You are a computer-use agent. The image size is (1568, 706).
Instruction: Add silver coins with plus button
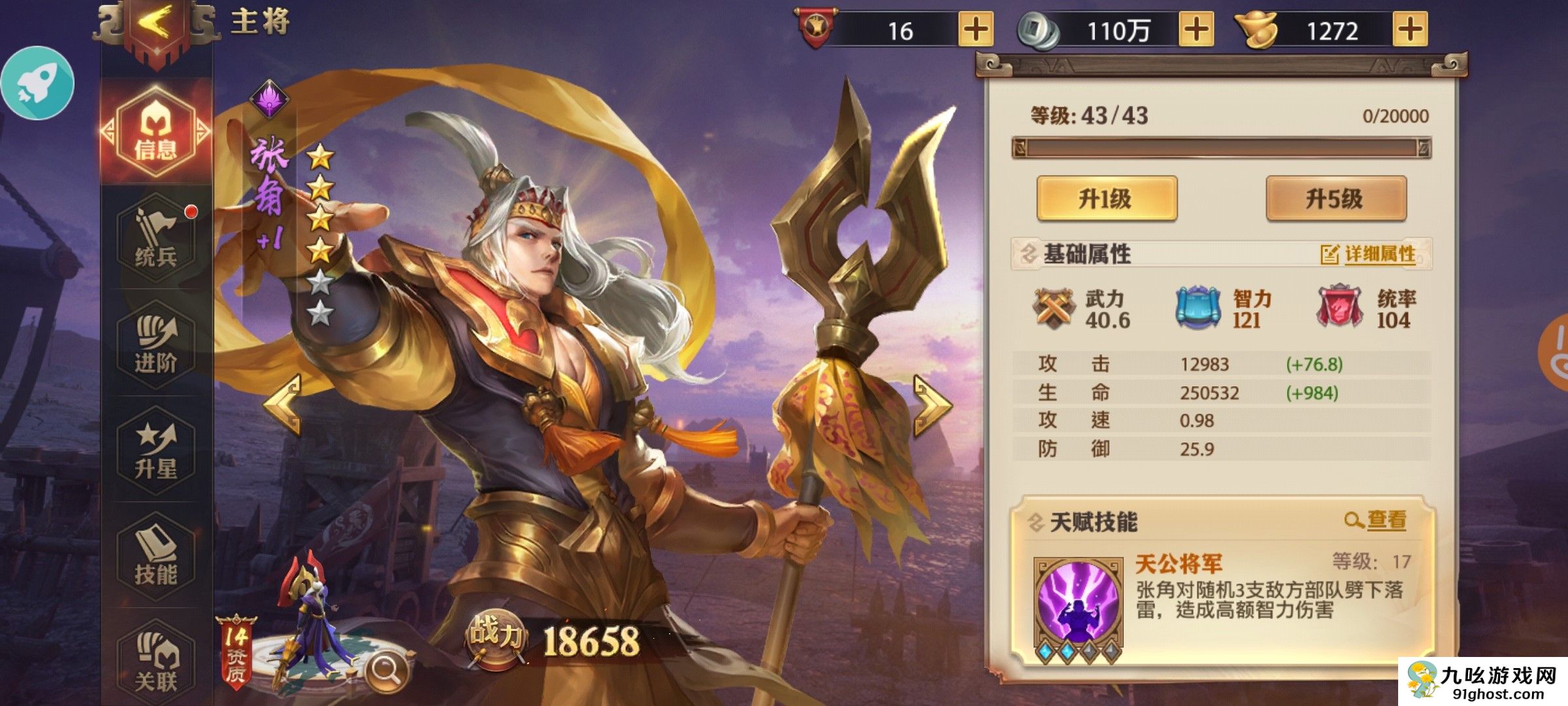[1196, 30]
